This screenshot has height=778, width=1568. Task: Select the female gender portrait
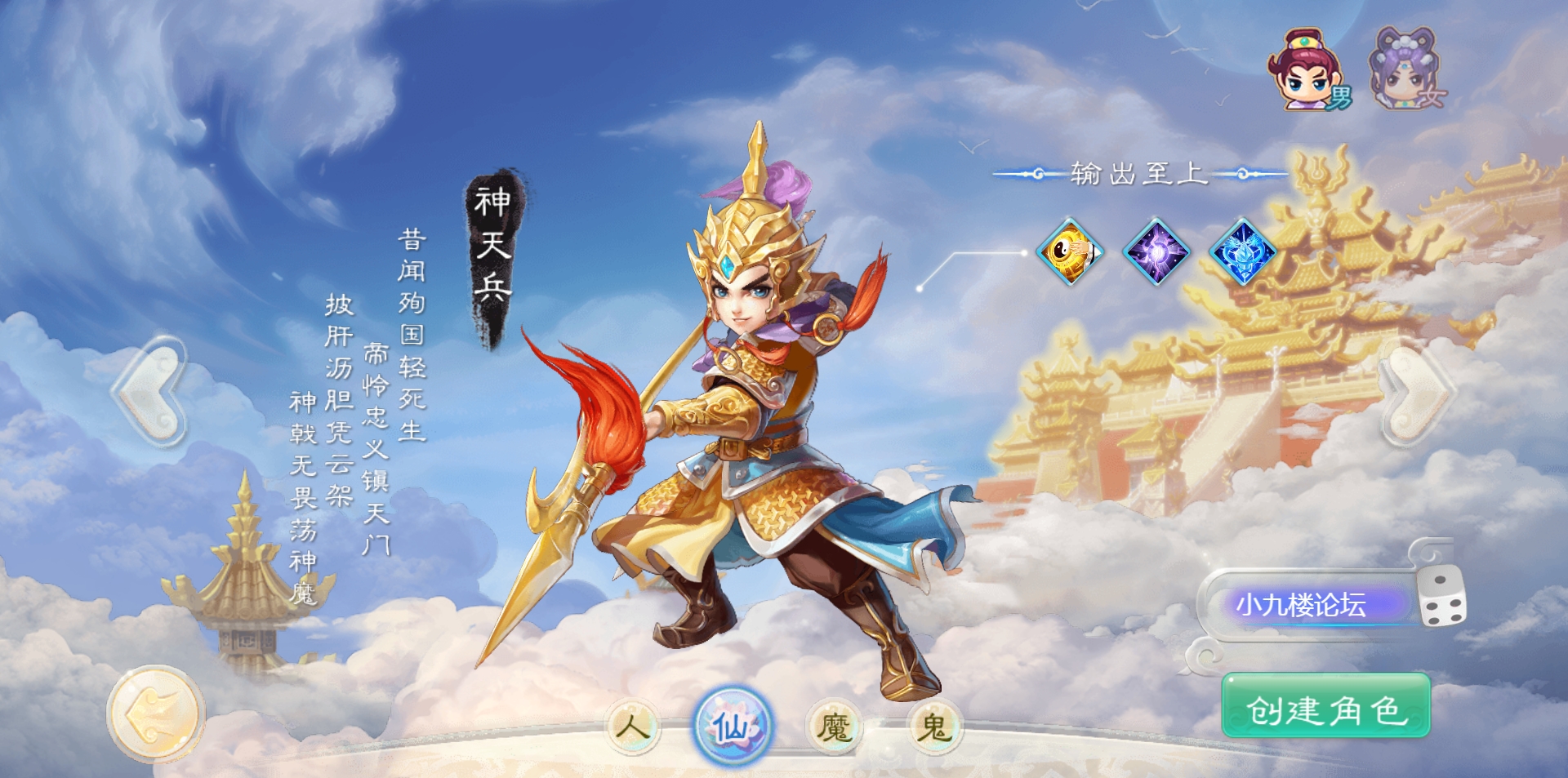click(x=1407, y=70)
